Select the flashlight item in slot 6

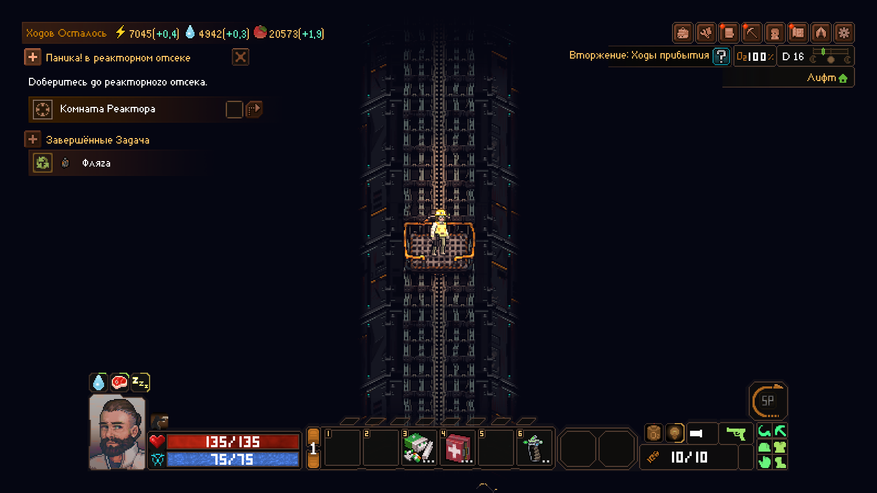click(x=534, y=448)
